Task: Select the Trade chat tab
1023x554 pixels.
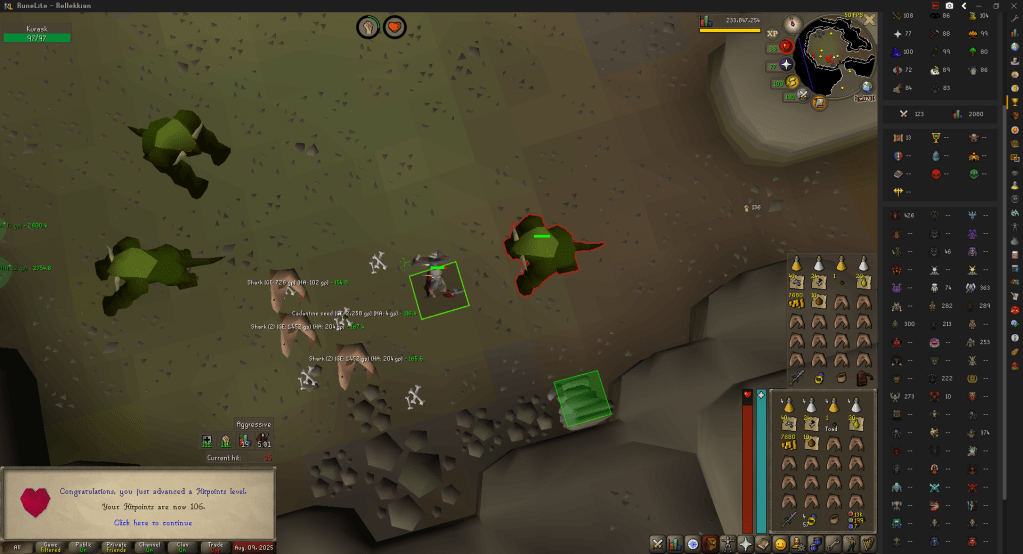Action: coord(214,547)
